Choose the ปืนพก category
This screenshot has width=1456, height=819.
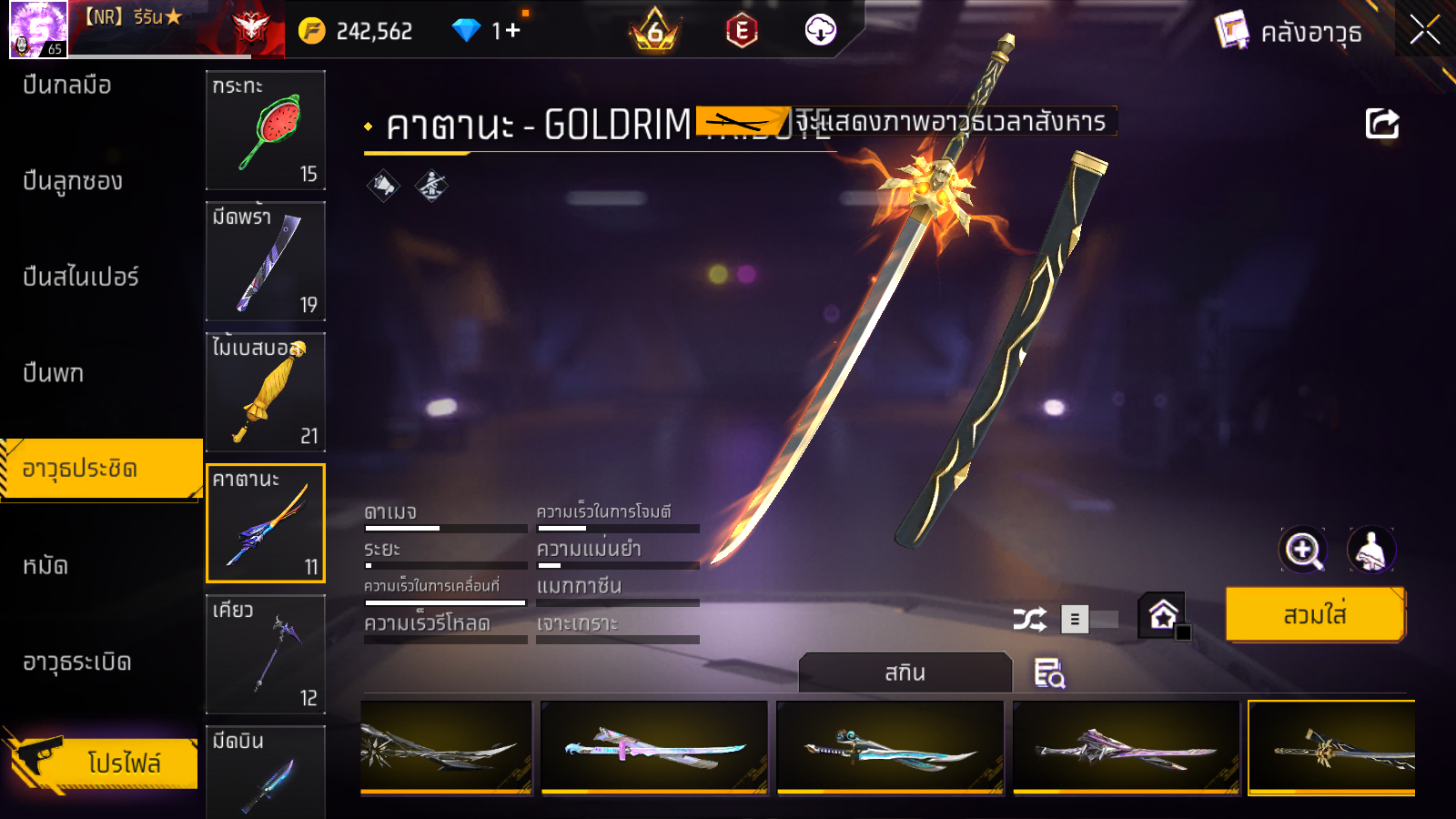(x=54, y=373)
